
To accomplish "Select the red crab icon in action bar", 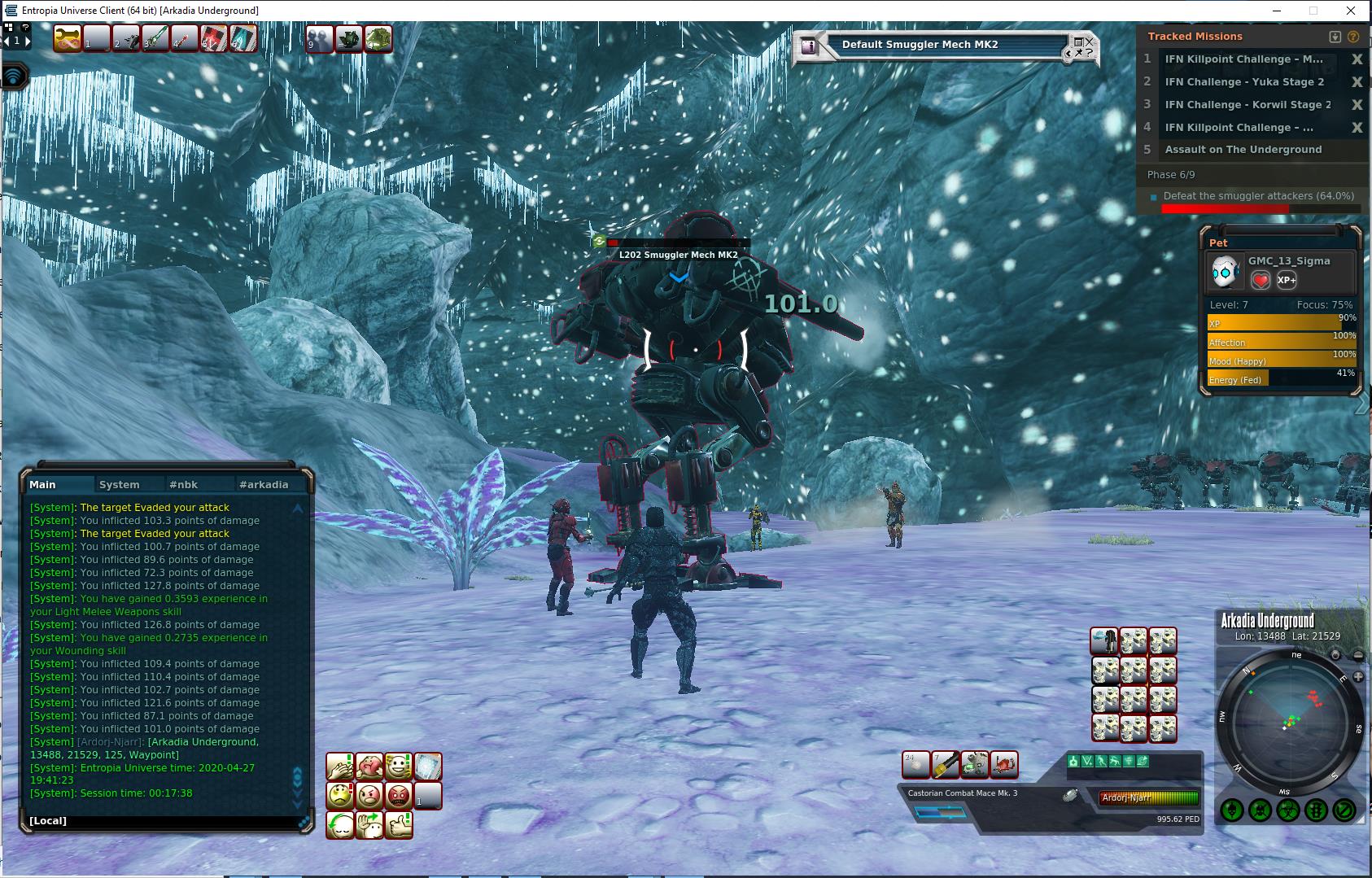I will pos(1004,765).
